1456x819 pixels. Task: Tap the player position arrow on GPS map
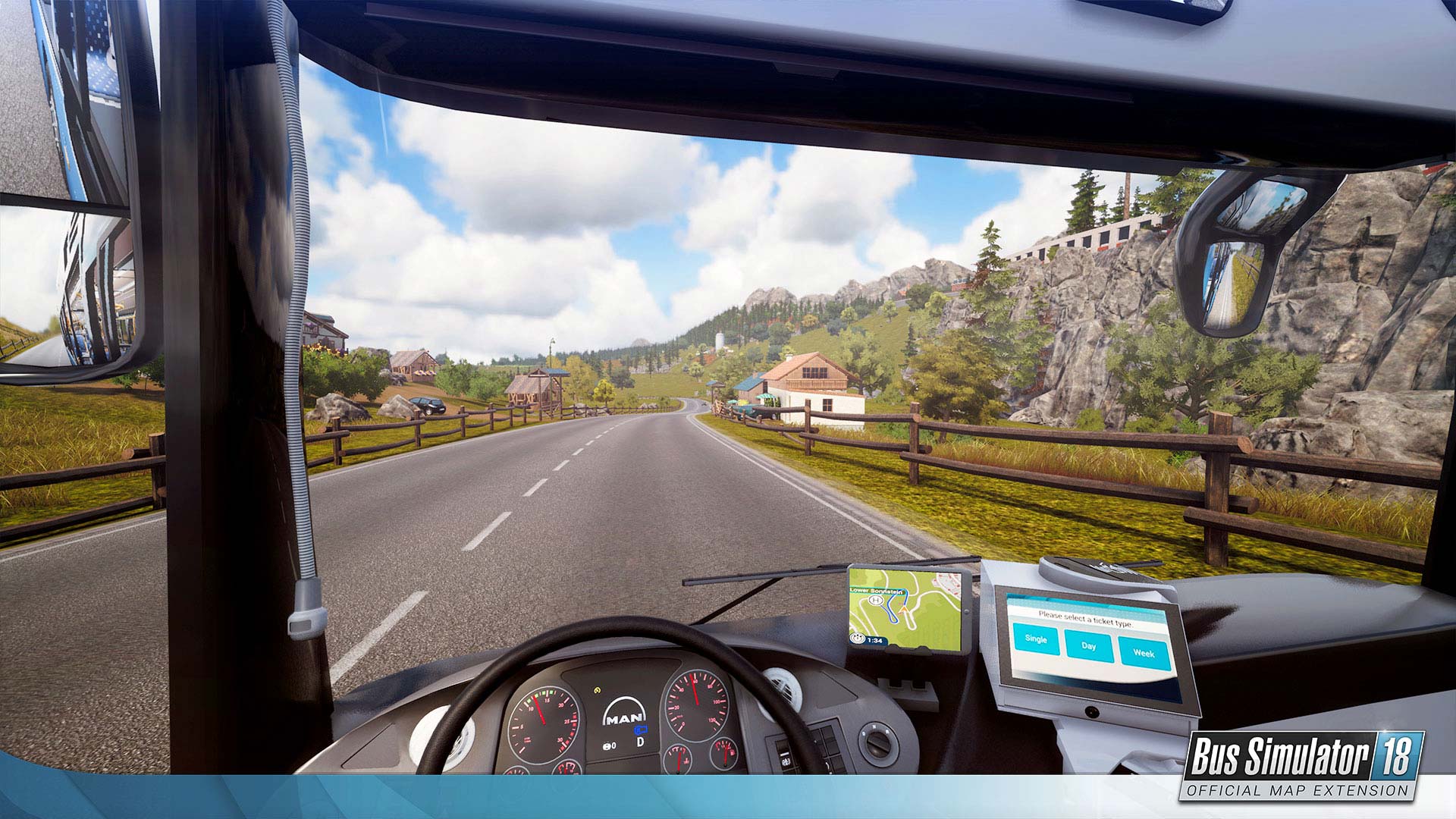pos(904,609)
